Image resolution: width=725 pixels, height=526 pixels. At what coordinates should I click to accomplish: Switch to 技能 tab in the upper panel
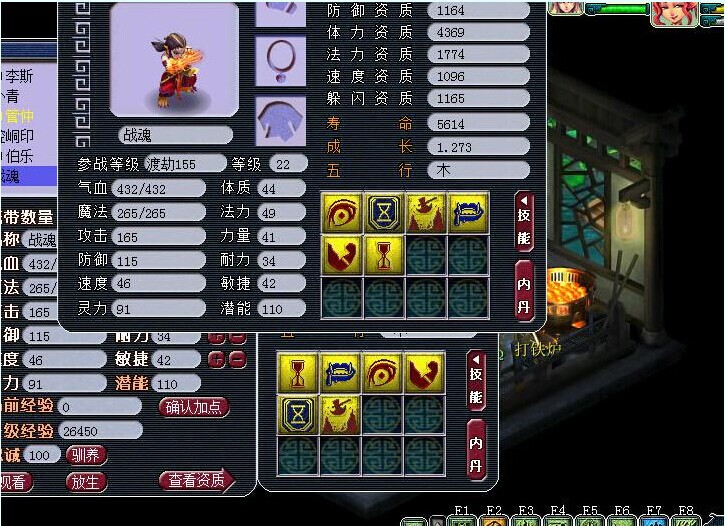pyautogui.click(x=524, y=221)
